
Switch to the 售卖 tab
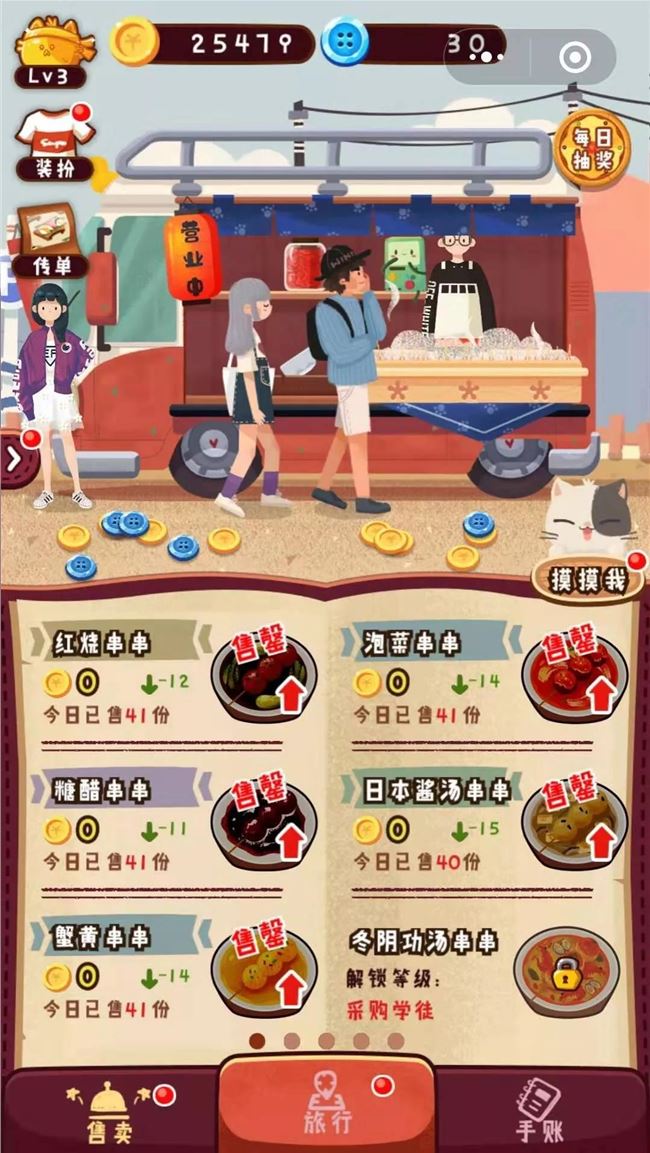110,1110
